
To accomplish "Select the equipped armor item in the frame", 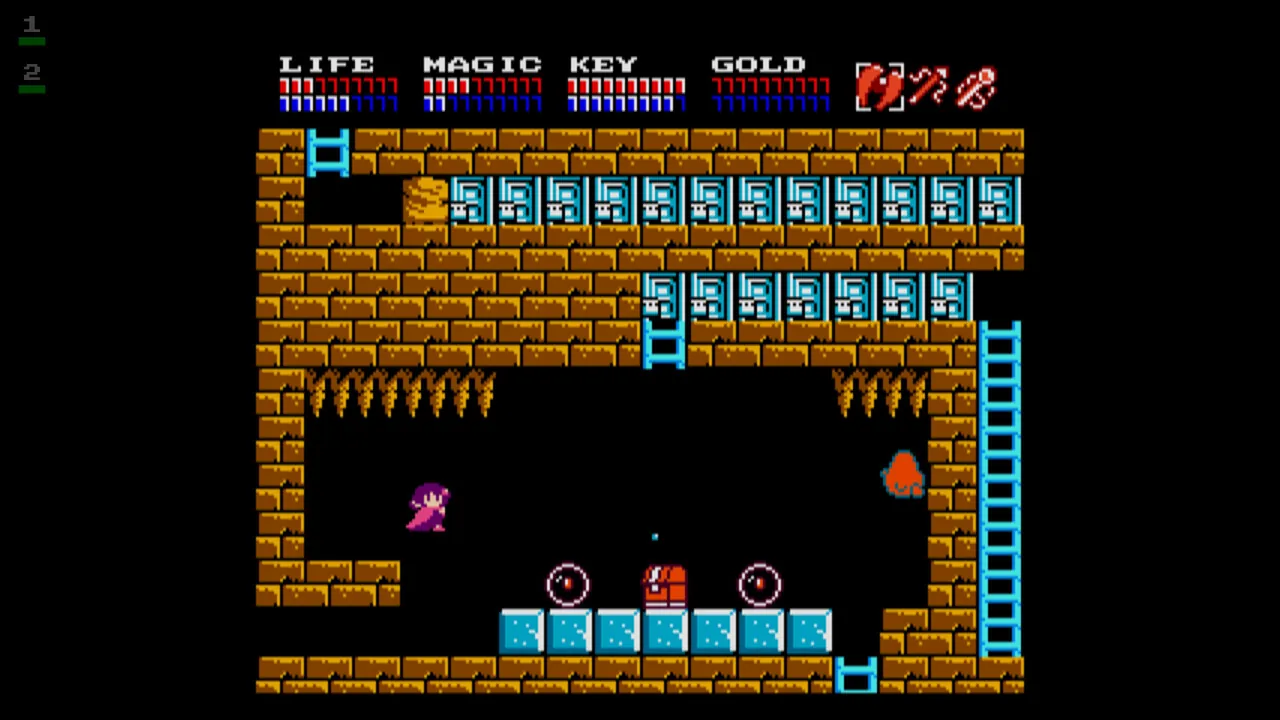I will (880, 87).
